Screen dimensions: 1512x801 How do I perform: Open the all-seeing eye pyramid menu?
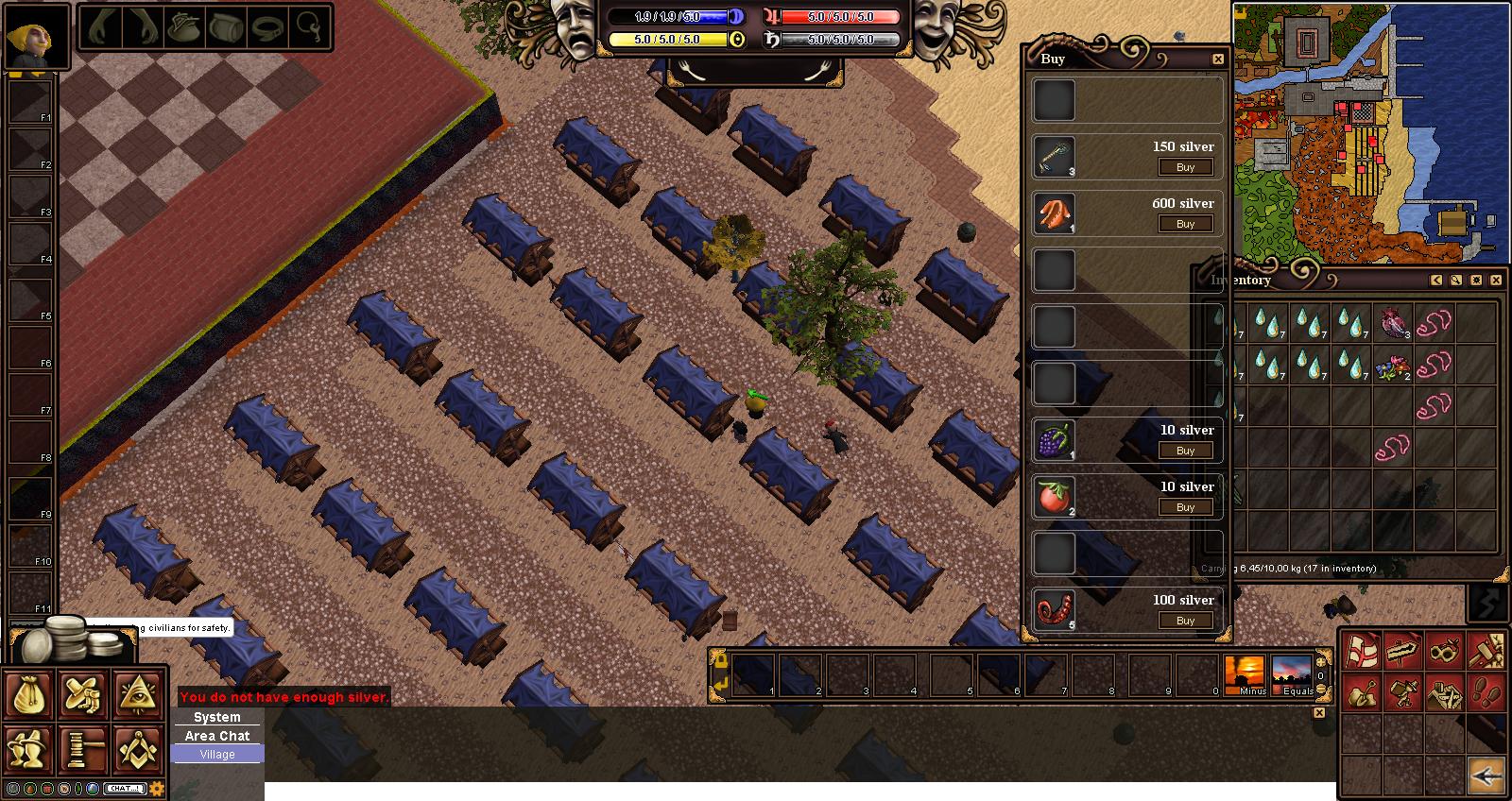coord(139,695)
